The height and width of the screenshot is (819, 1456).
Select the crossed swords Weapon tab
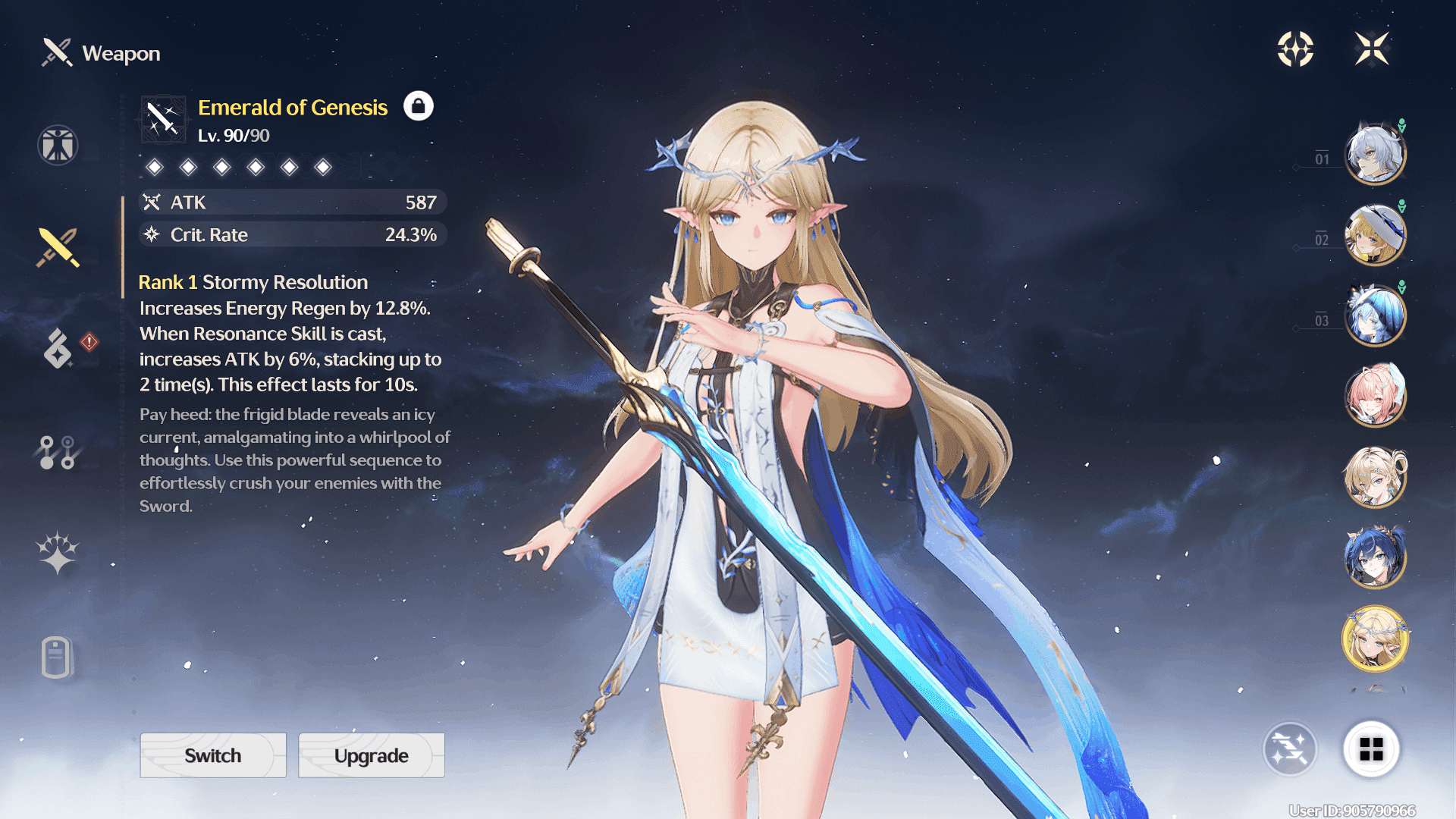[x=58, y=247]
